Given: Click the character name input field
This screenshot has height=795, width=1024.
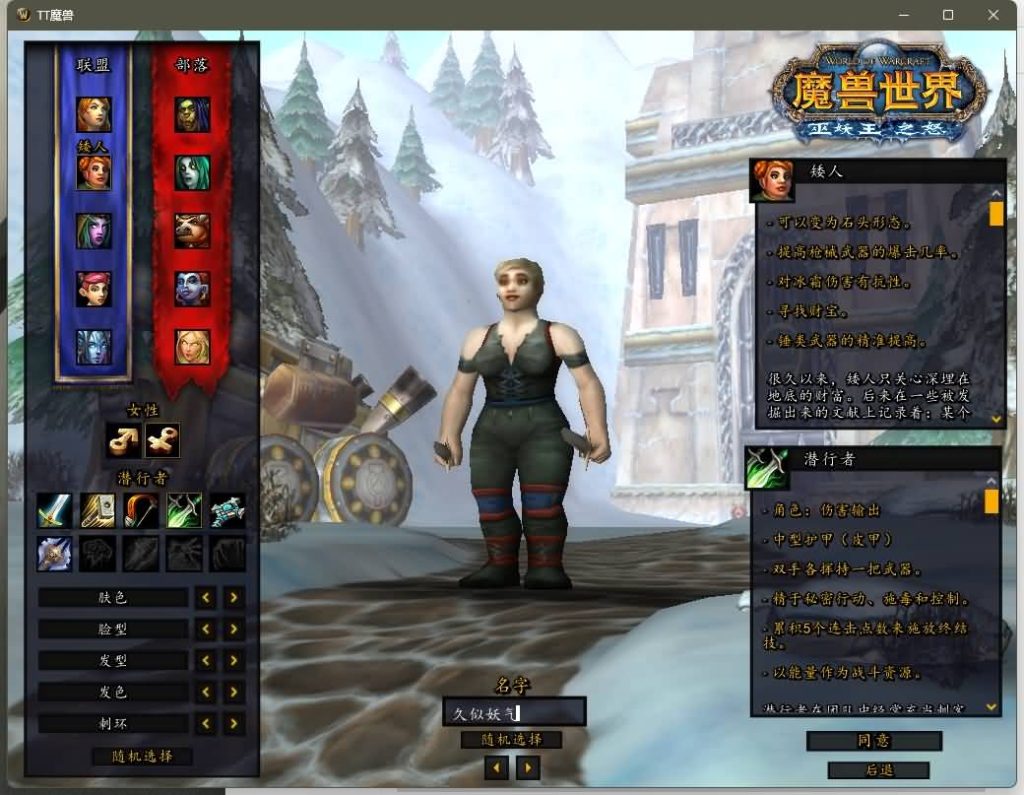Looking at the screenshot, I should [x=514, y=712].
